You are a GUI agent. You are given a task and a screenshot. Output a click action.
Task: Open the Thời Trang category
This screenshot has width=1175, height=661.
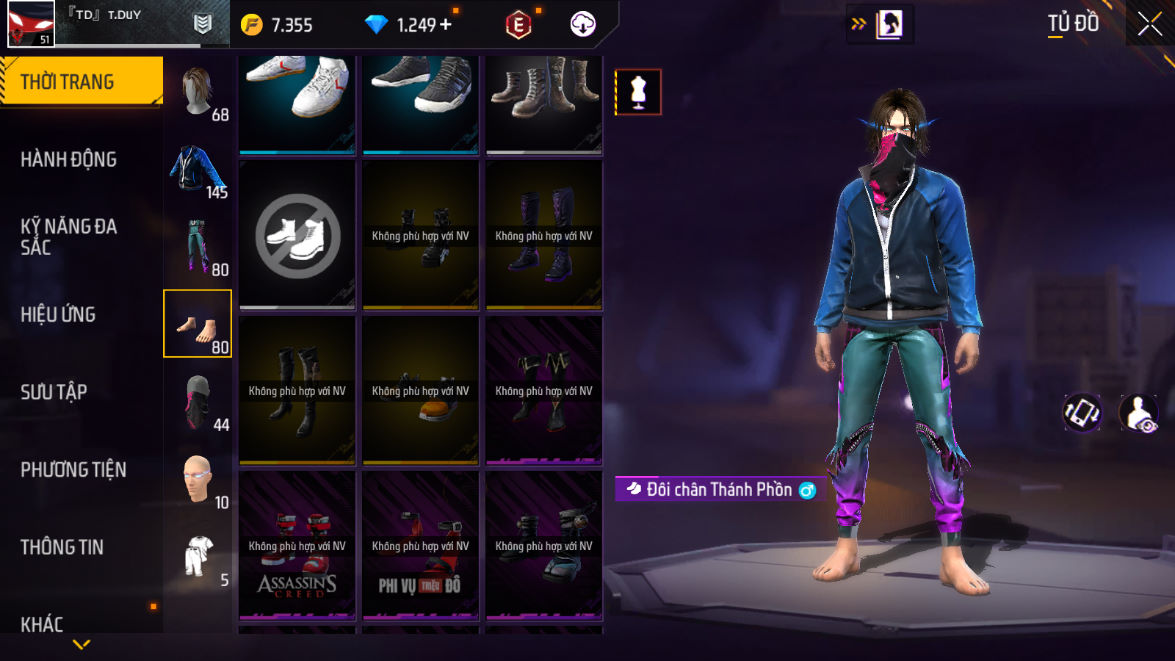80,82
